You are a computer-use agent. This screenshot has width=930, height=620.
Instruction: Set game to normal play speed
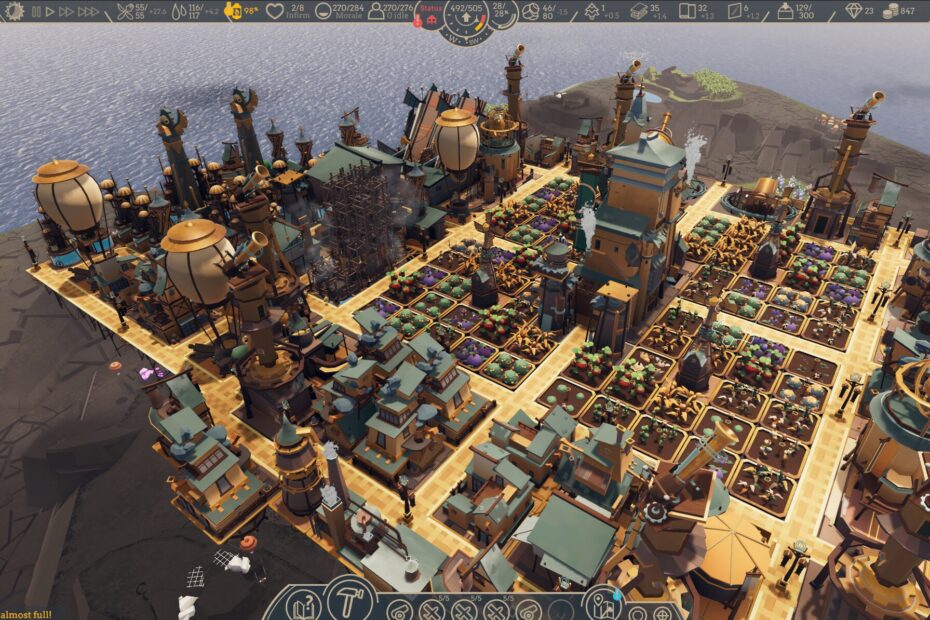click(50, 12)
